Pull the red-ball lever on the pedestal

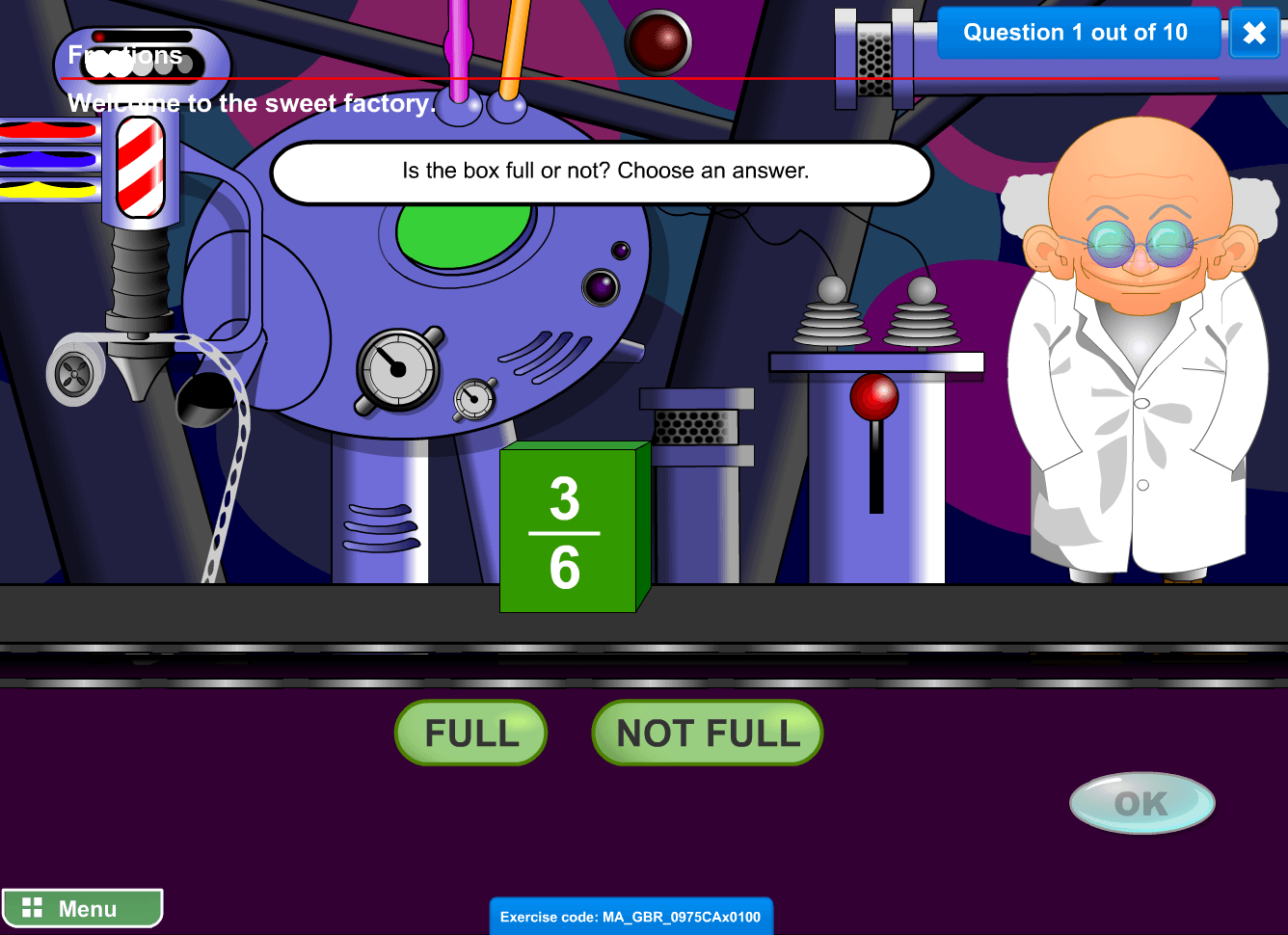click(x=875, y=395)
